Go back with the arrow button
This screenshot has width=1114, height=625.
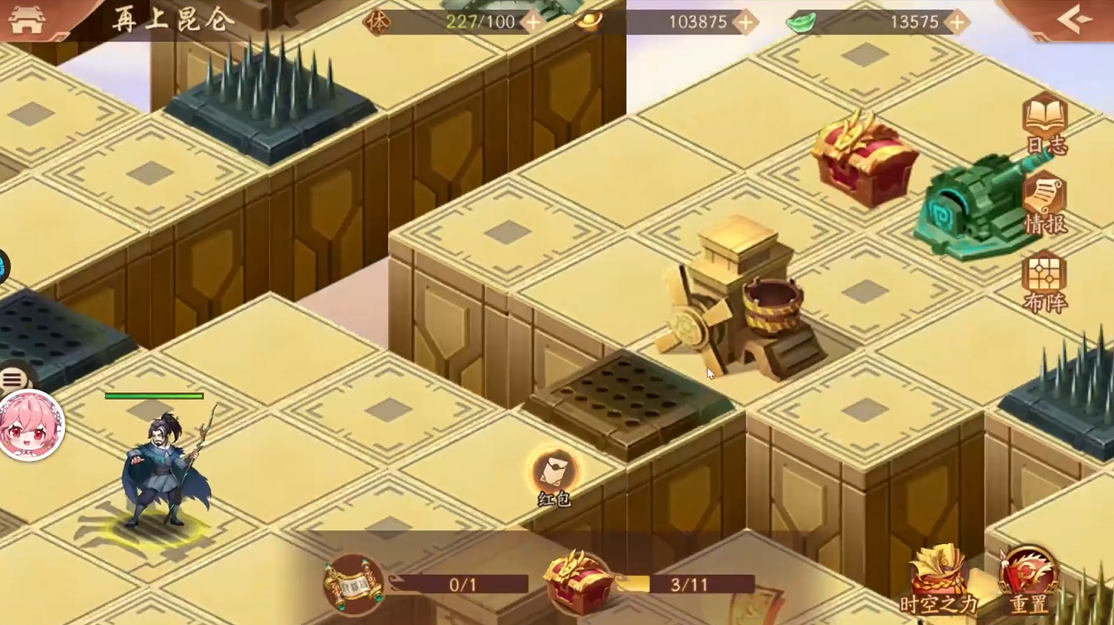point(1074,19)
